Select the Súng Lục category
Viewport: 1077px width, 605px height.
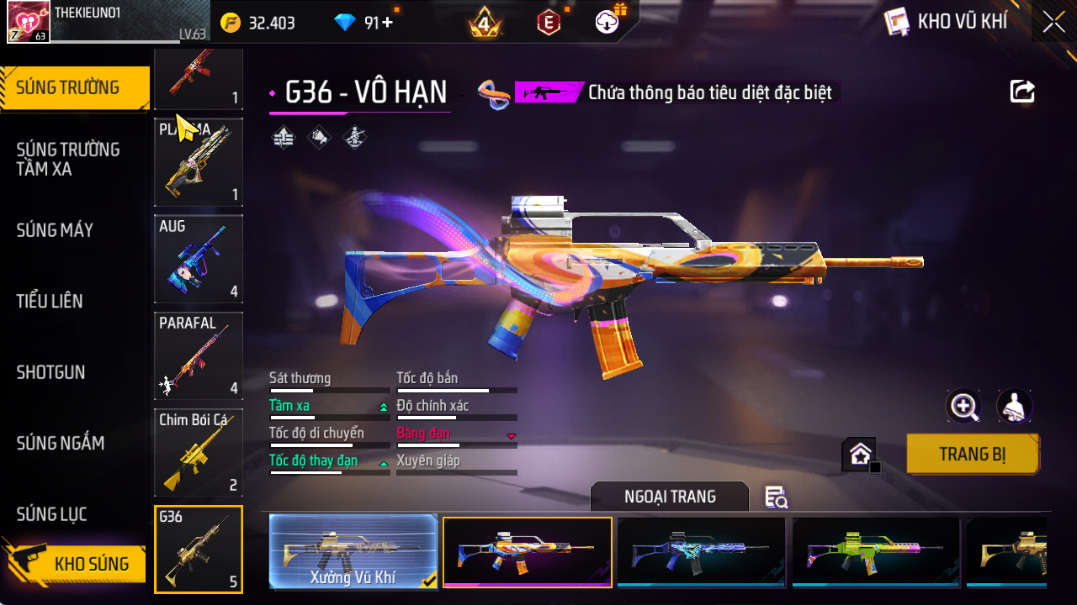pos(52,514)
